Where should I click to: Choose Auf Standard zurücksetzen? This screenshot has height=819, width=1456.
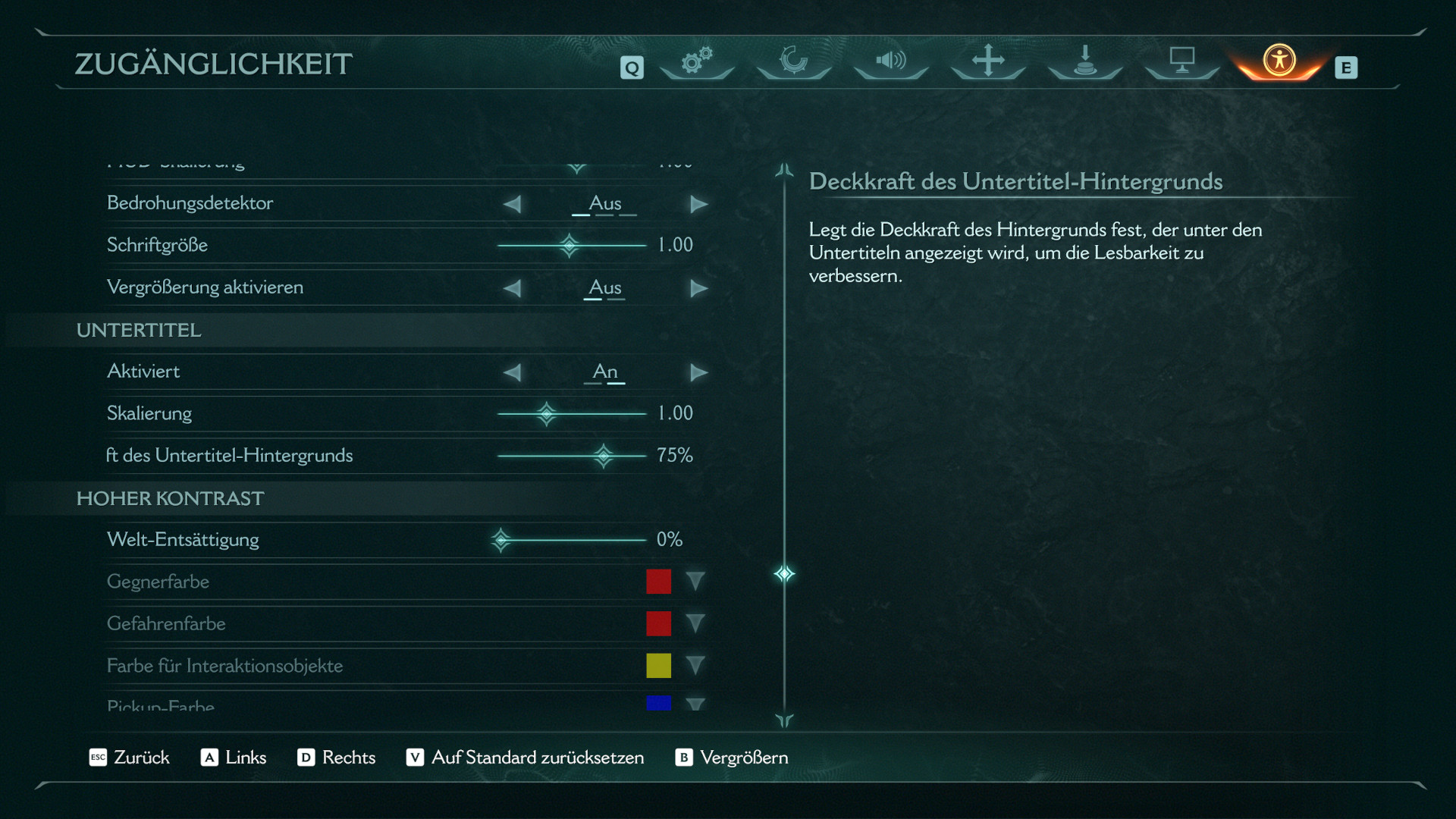tap(525, 758)
